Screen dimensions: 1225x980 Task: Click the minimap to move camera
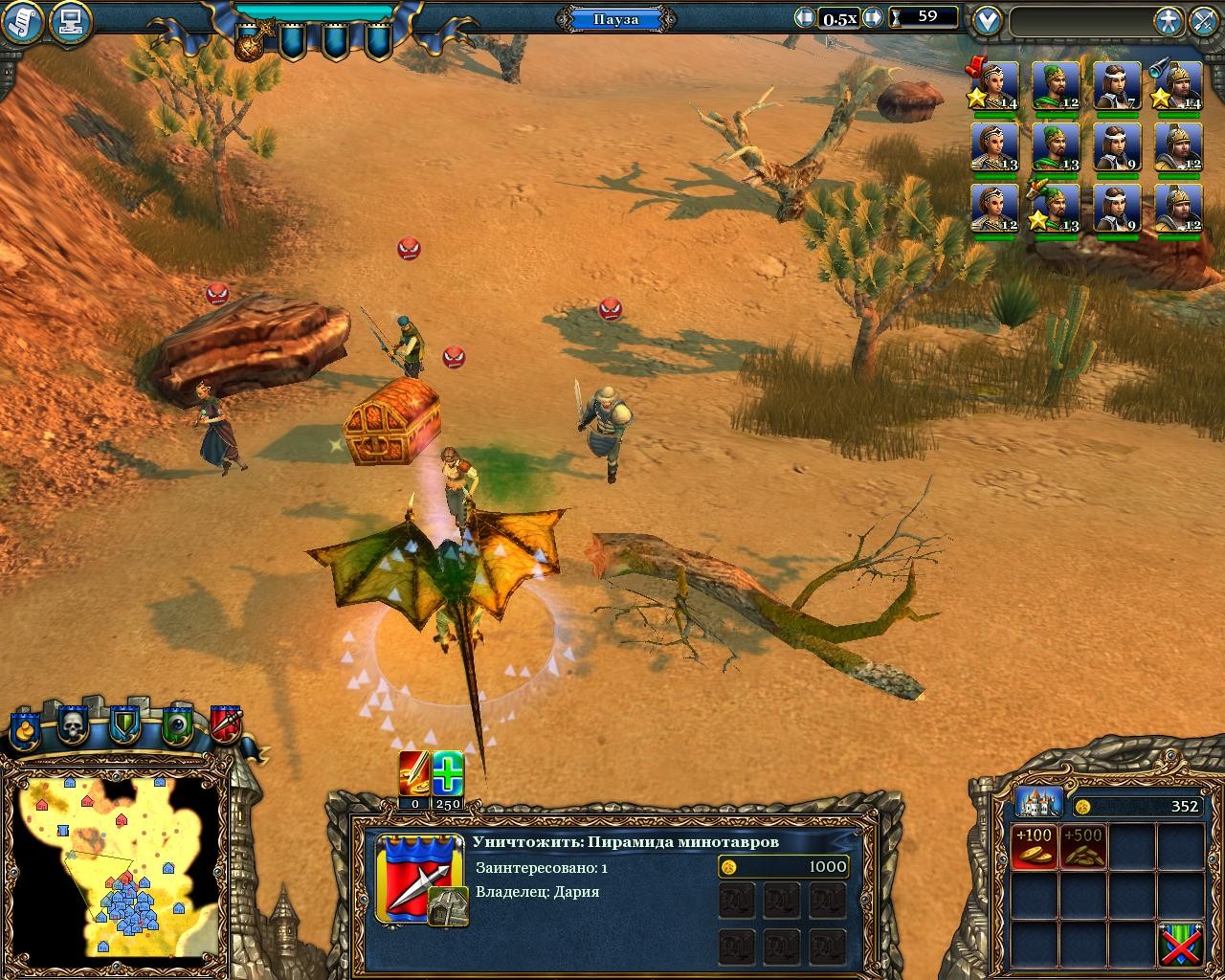click(115, 861)
